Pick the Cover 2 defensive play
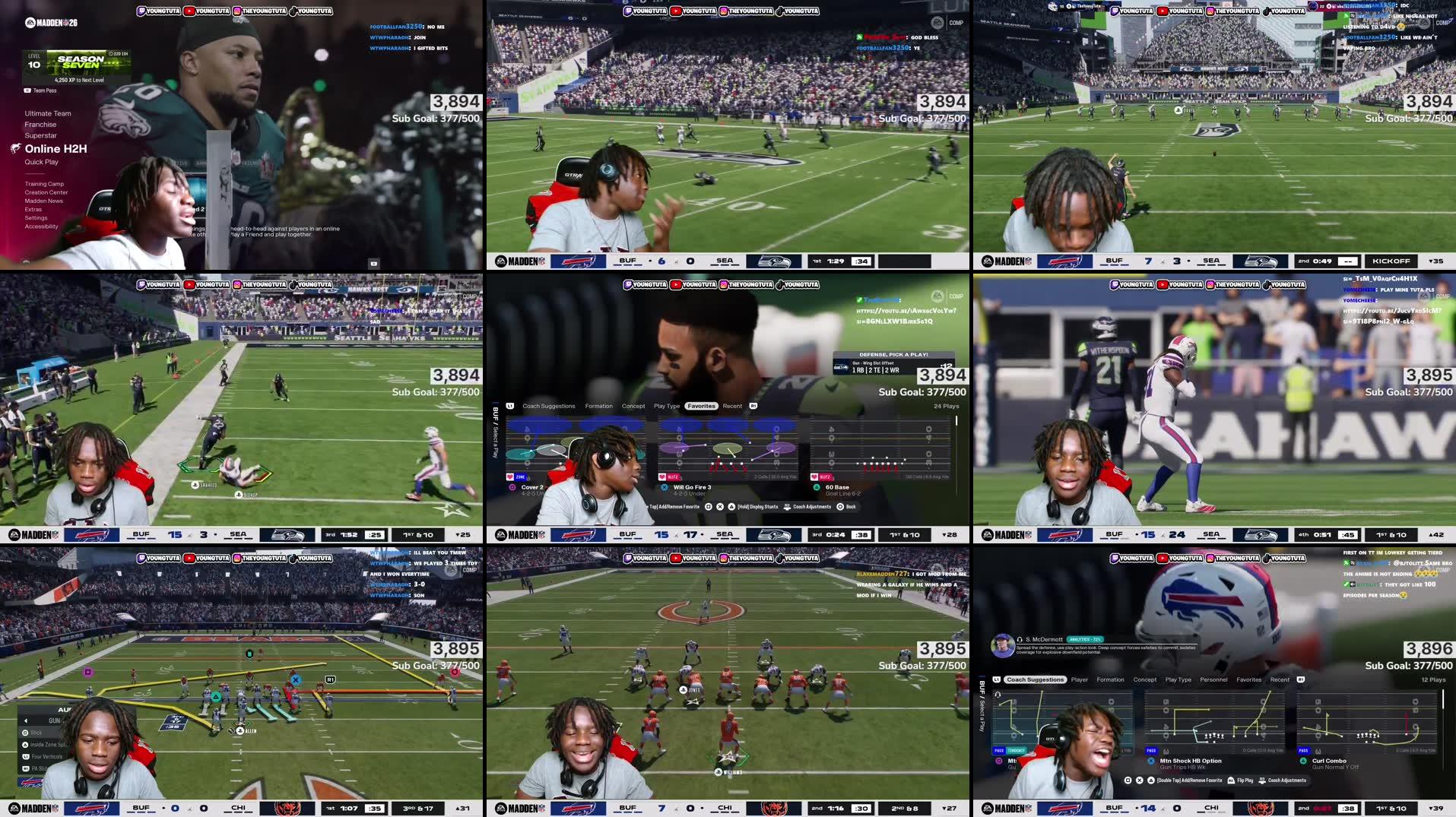This screenshot has width=1456, height=817. coord(532,487)
